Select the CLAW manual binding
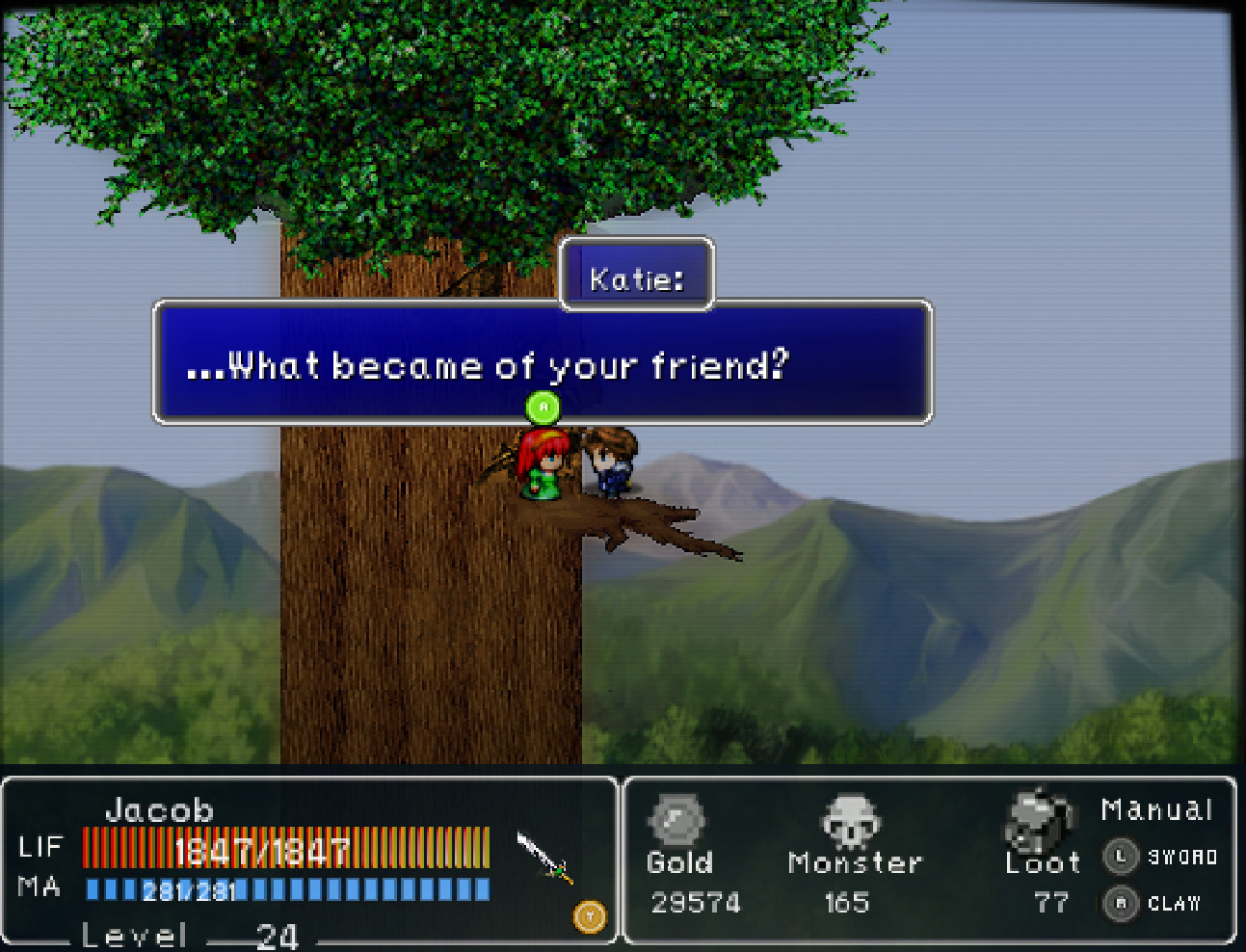The width and height of the screenshot is (1246, 952). pyautogui.click(x=1163, y=904)
